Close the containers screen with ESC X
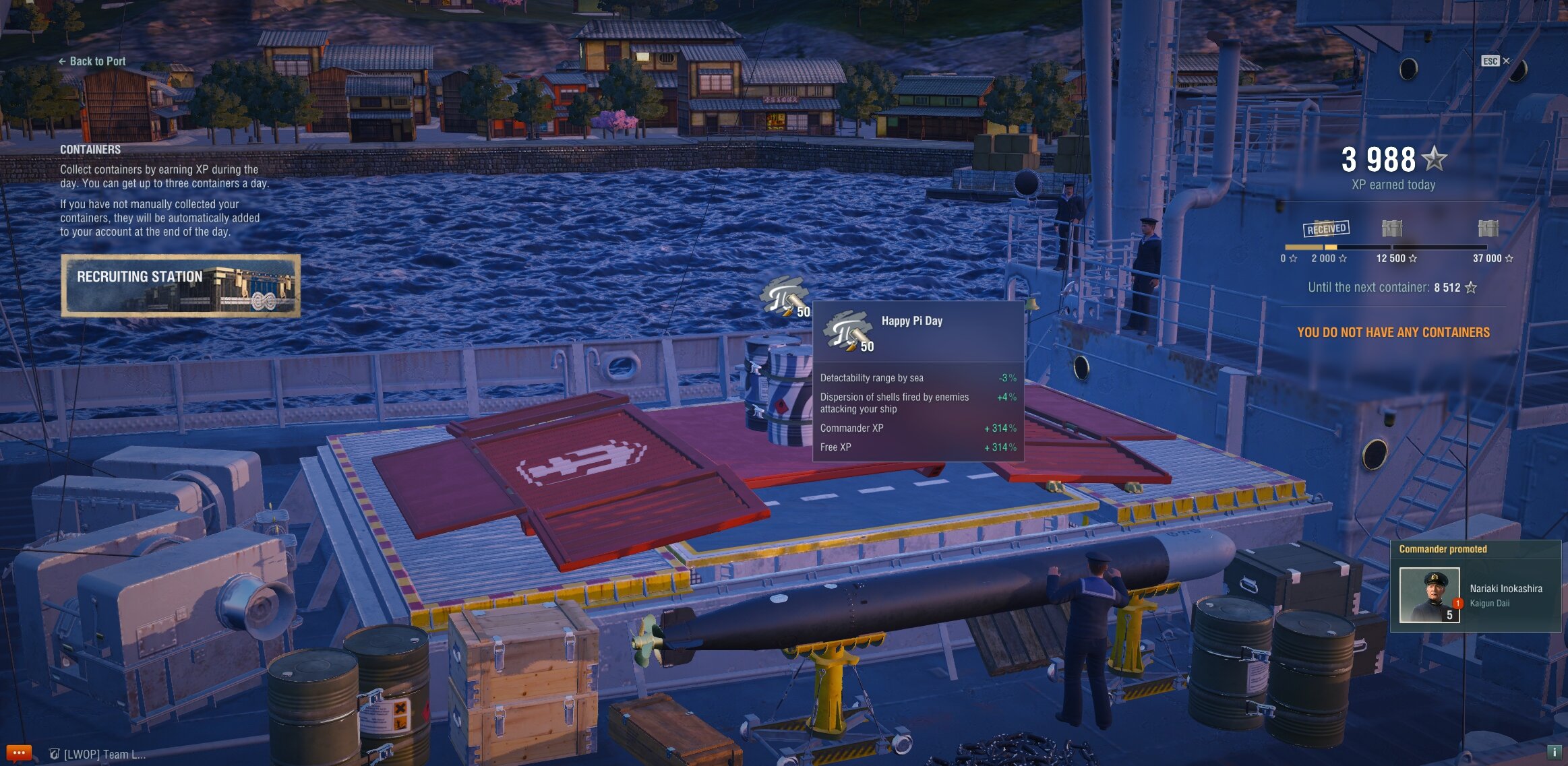This screenshot has height=766, width=1568. pyautogui.click(x=1496, y=61)
